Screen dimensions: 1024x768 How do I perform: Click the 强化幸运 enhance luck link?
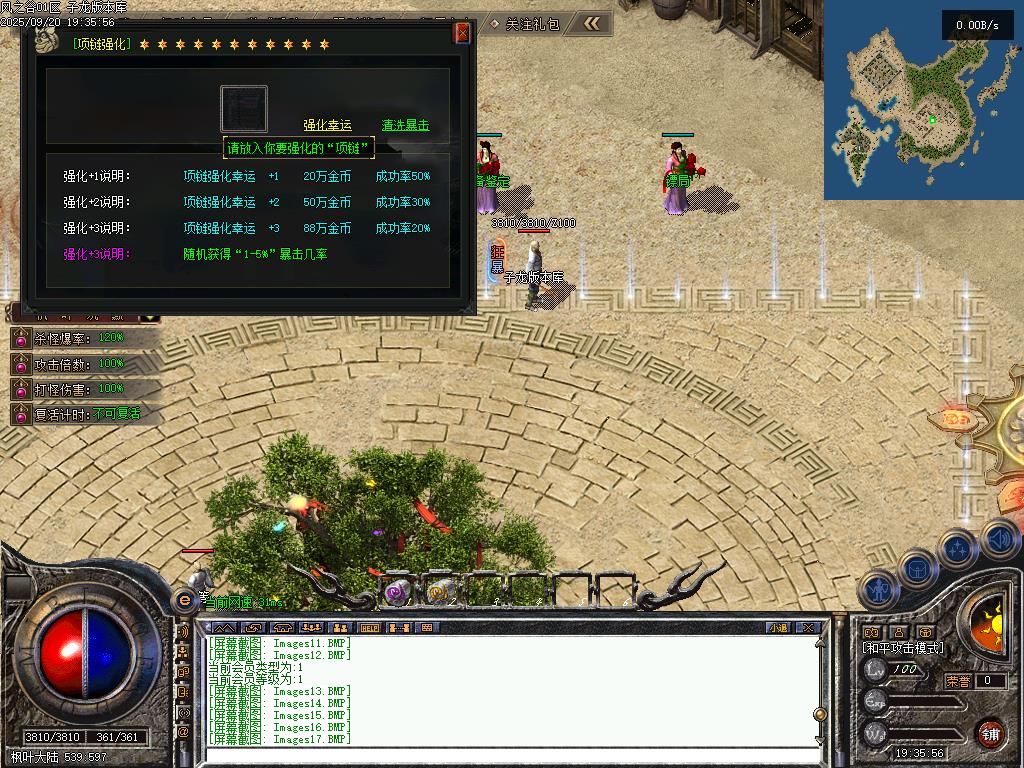tap(328, 125)
